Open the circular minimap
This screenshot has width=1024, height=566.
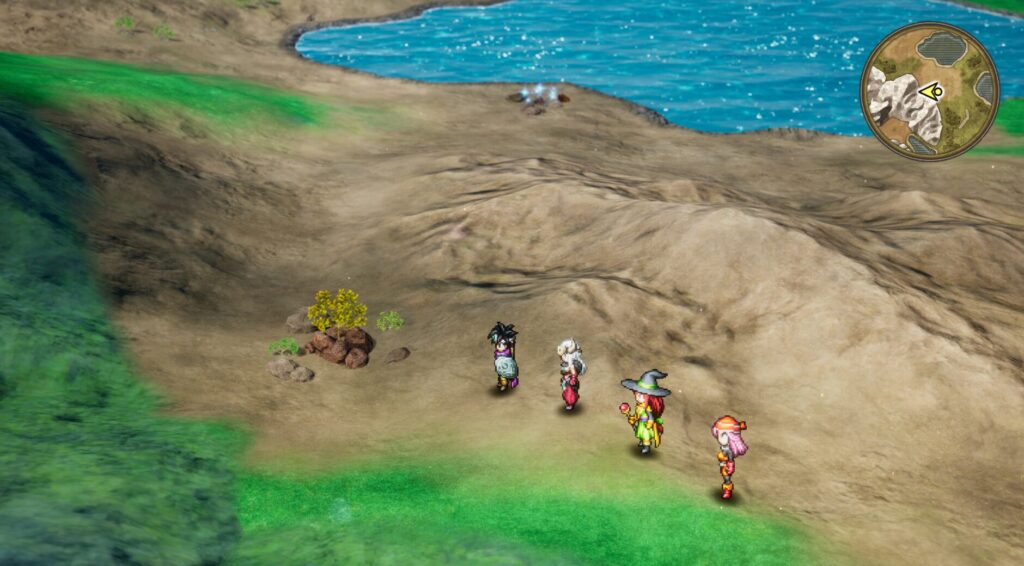pos(929,91)
